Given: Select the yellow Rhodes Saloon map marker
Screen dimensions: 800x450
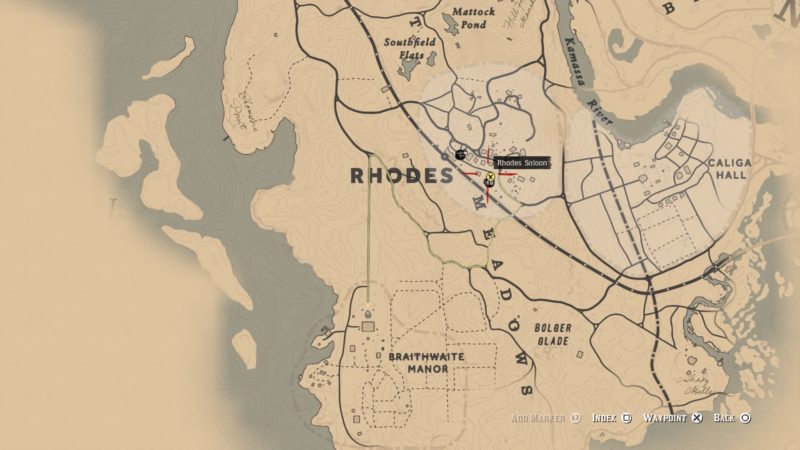Looking at the screenshot, I should 490,180.
